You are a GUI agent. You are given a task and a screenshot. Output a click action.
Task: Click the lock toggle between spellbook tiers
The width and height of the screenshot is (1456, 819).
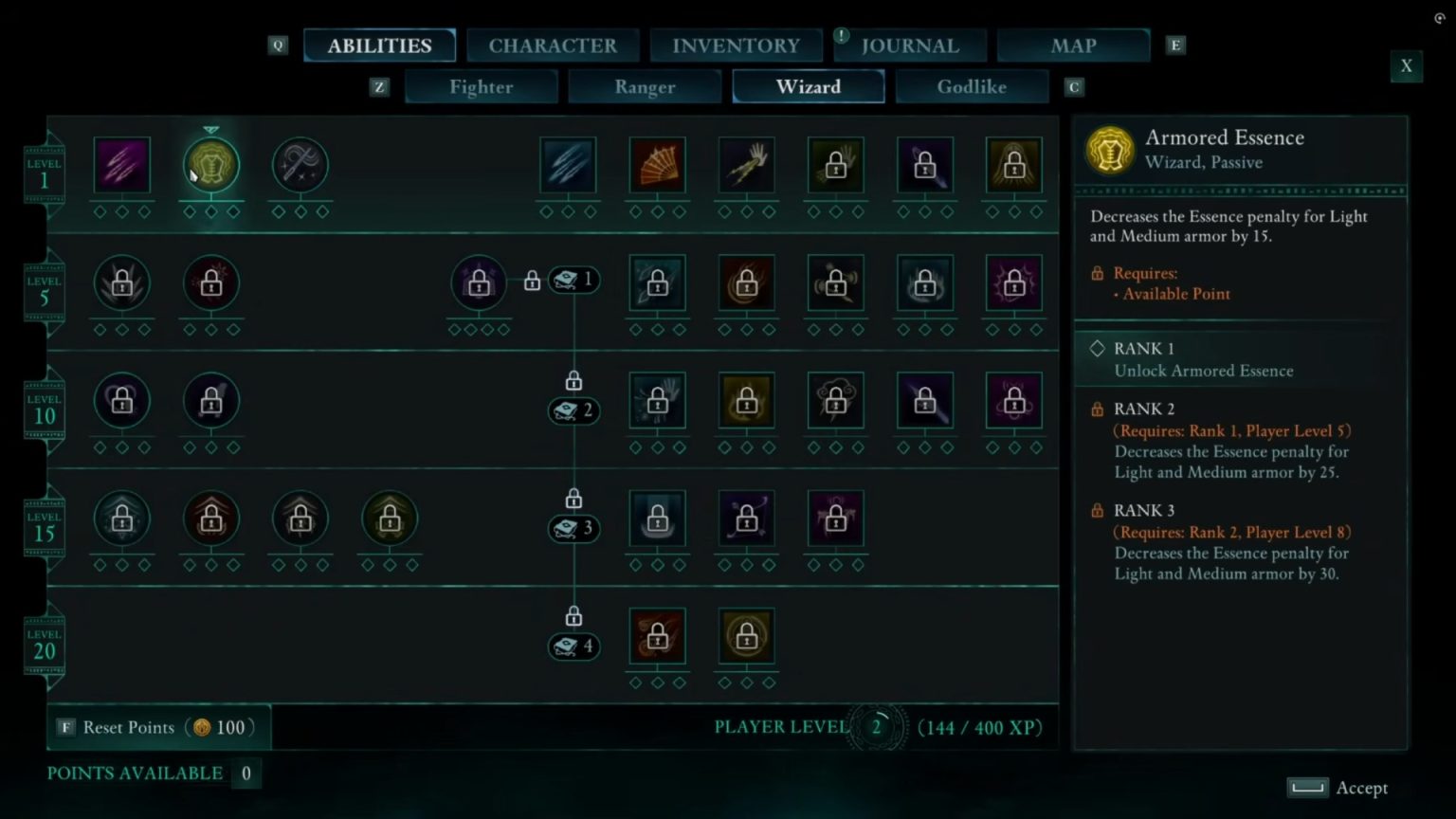[x=573, y=381]
